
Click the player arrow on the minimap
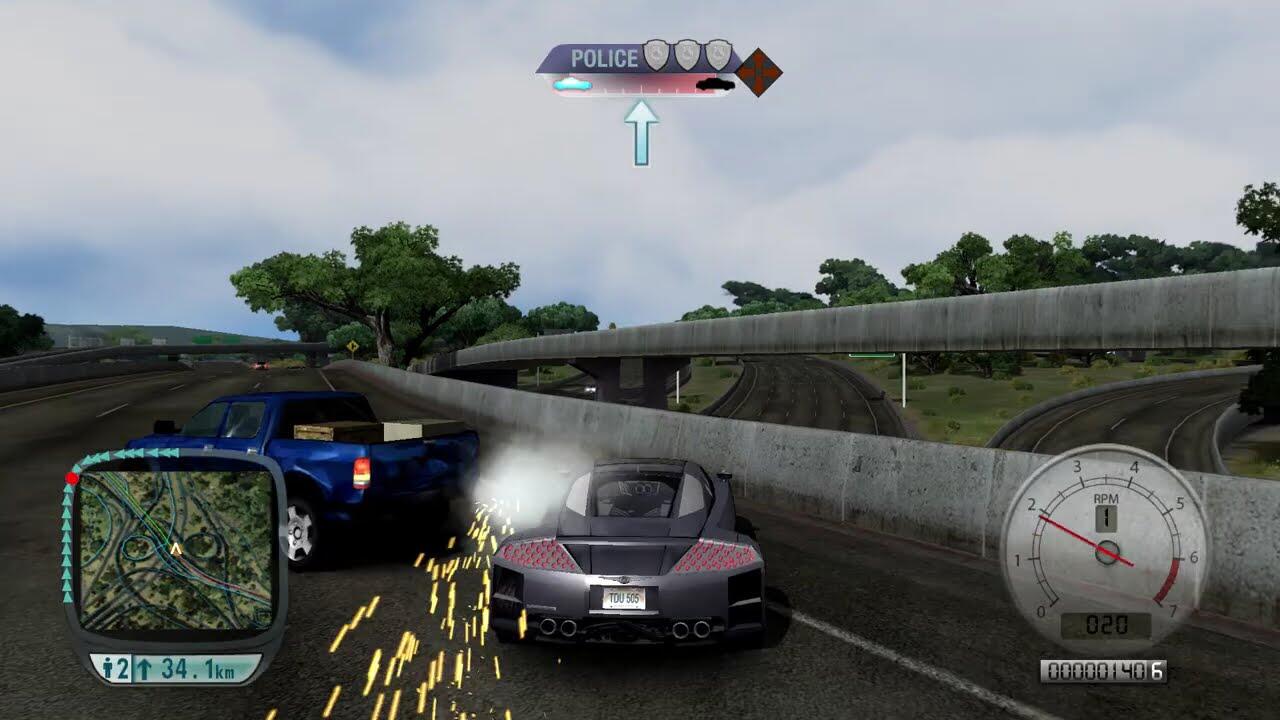(x=176, y=549)
